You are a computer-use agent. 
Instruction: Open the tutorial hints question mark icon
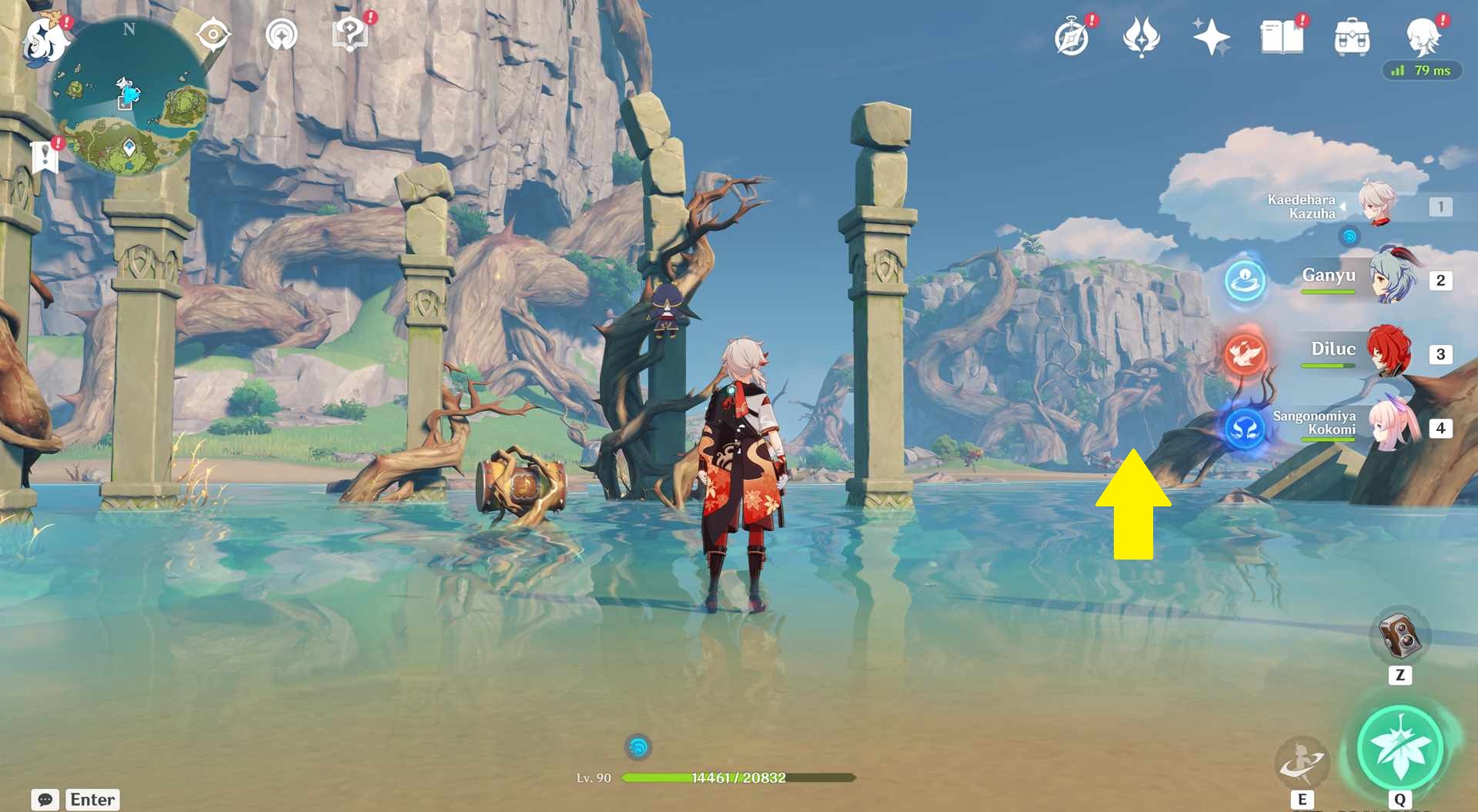click(x=350, y=32)
